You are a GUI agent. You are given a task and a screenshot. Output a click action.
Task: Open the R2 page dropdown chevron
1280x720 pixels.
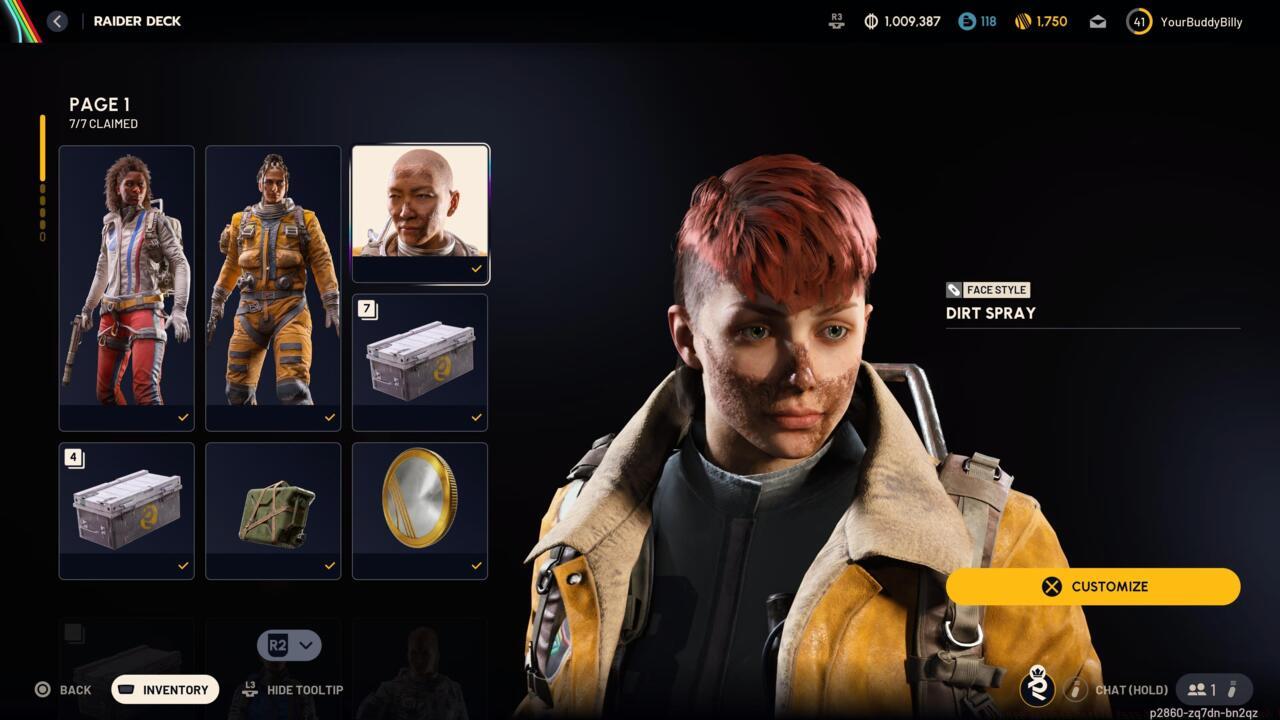304,645
